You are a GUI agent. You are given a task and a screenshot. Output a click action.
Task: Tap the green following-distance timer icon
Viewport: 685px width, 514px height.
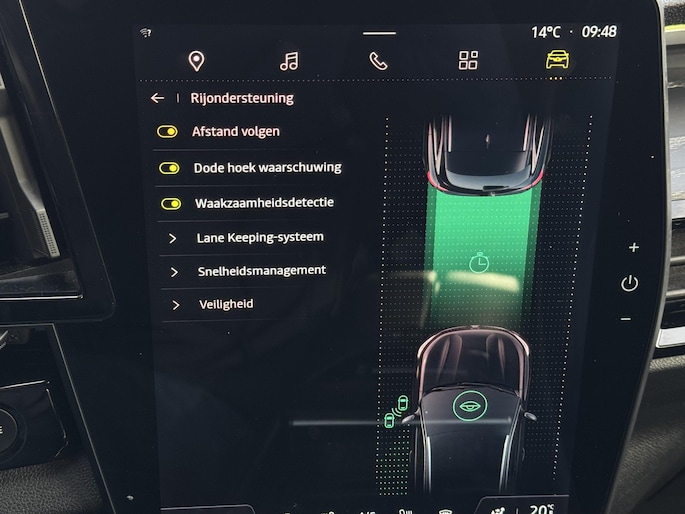coord(479,264)
